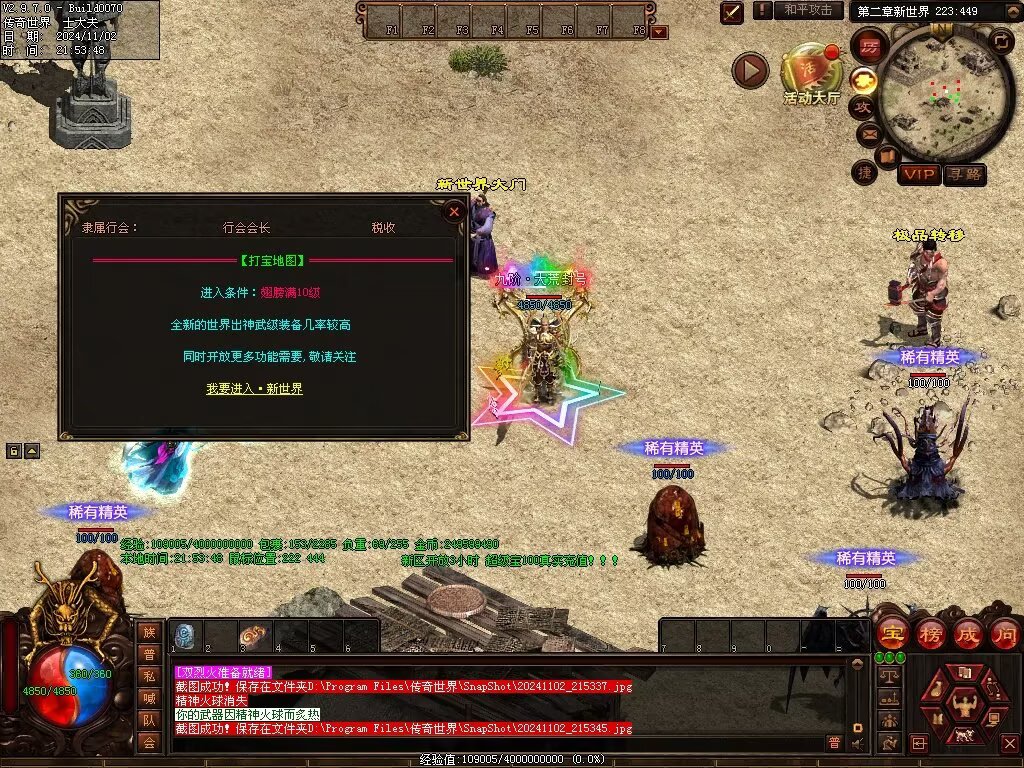1024x768 pixels.
Task: Select the blue rune in hotbar slot 1
Action: (x=186, y=635)
